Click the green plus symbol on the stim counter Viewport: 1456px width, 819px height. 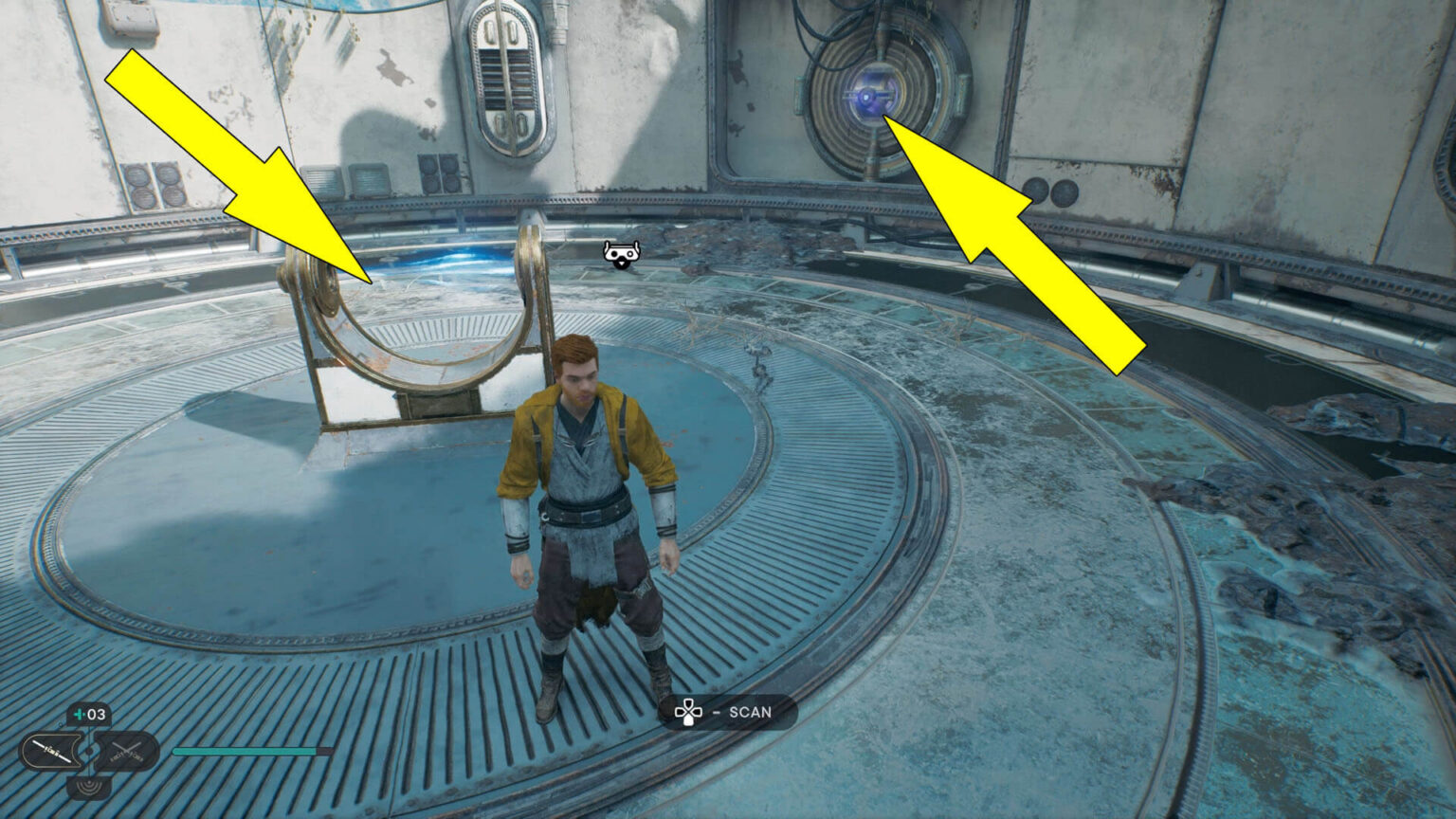79,714
